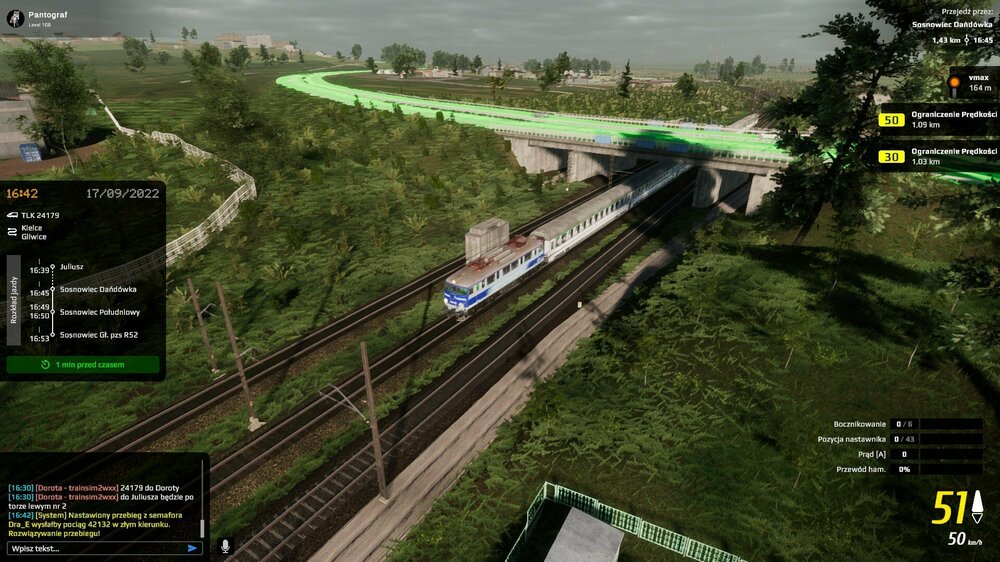This screenshot has width=1000, height=562.
Task: Click the Sosnowiec Gł. pzs R52 timetable entry
Action: 99,335
